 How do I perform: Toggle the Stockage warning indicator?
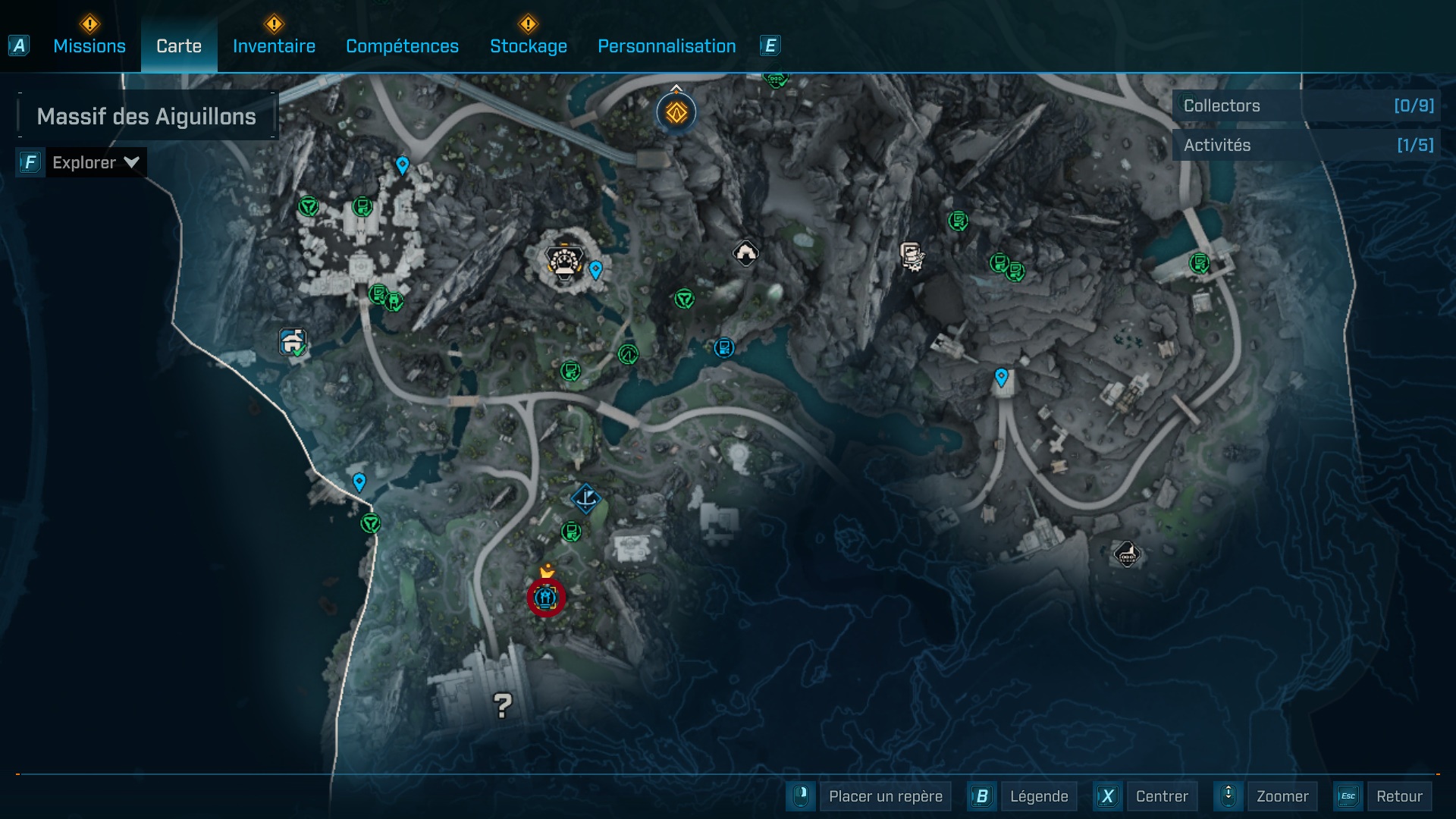point(527,25)
